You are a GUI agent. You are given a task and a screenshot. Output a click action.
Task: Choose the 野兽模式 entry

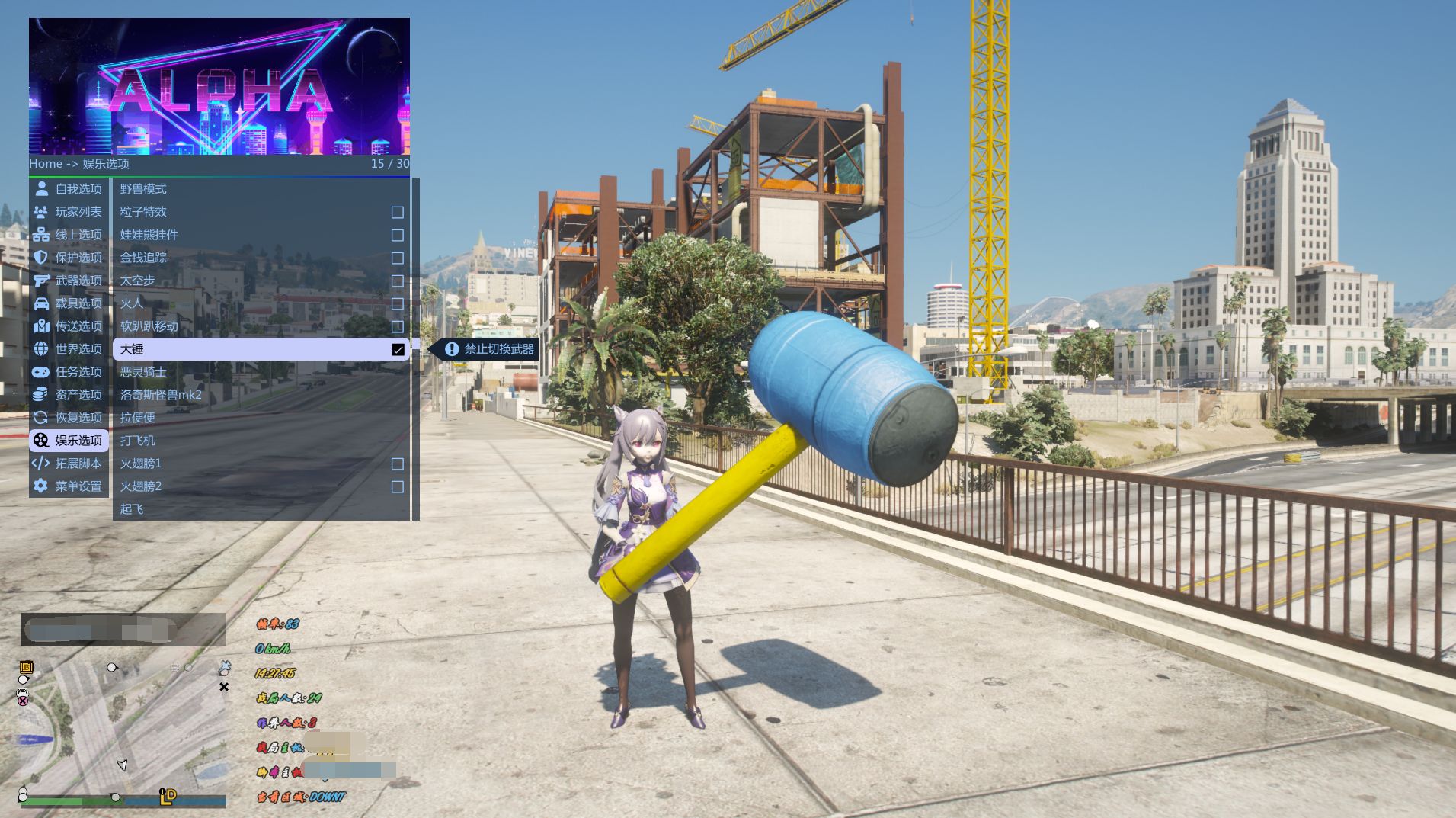pos(143,189)
